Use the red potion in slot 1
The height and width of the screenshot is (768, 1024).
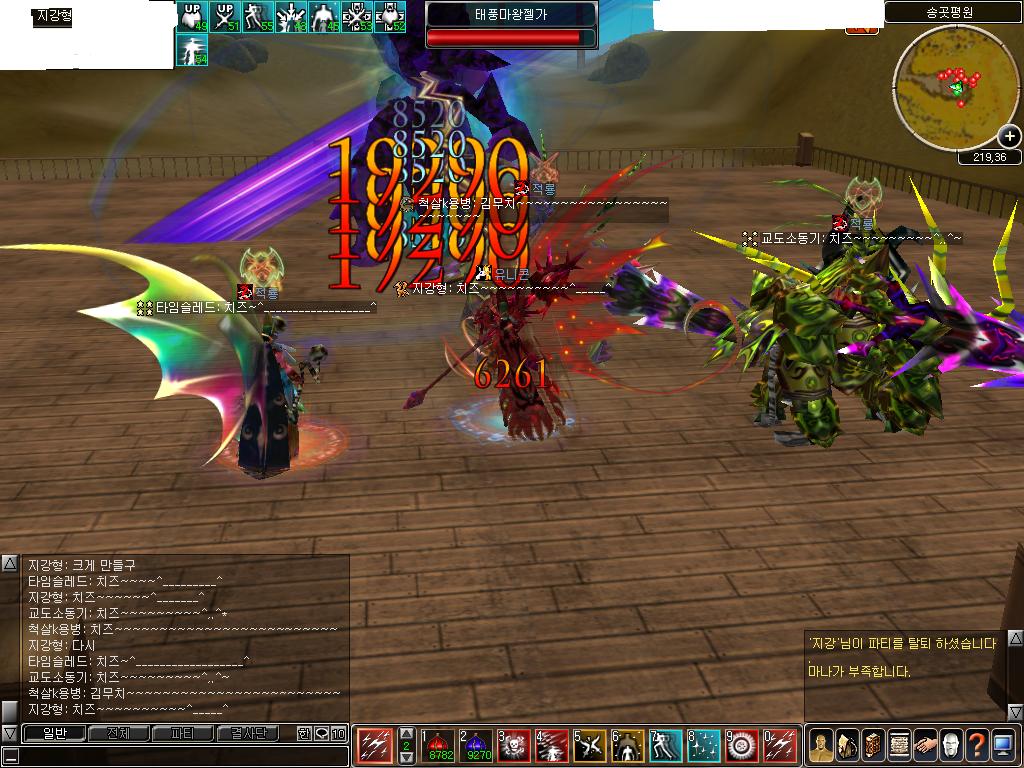point(440,745)
